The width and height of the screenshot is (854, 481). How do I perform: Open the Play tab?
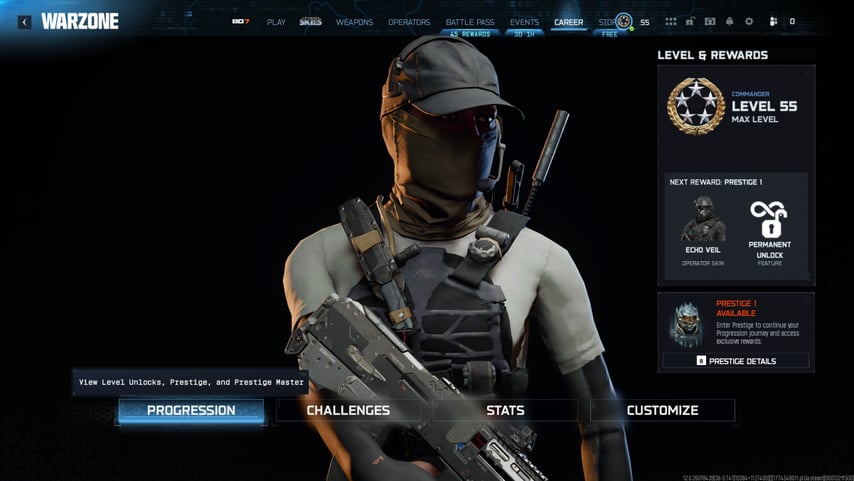pyautogui.click(x=276, y=22)
